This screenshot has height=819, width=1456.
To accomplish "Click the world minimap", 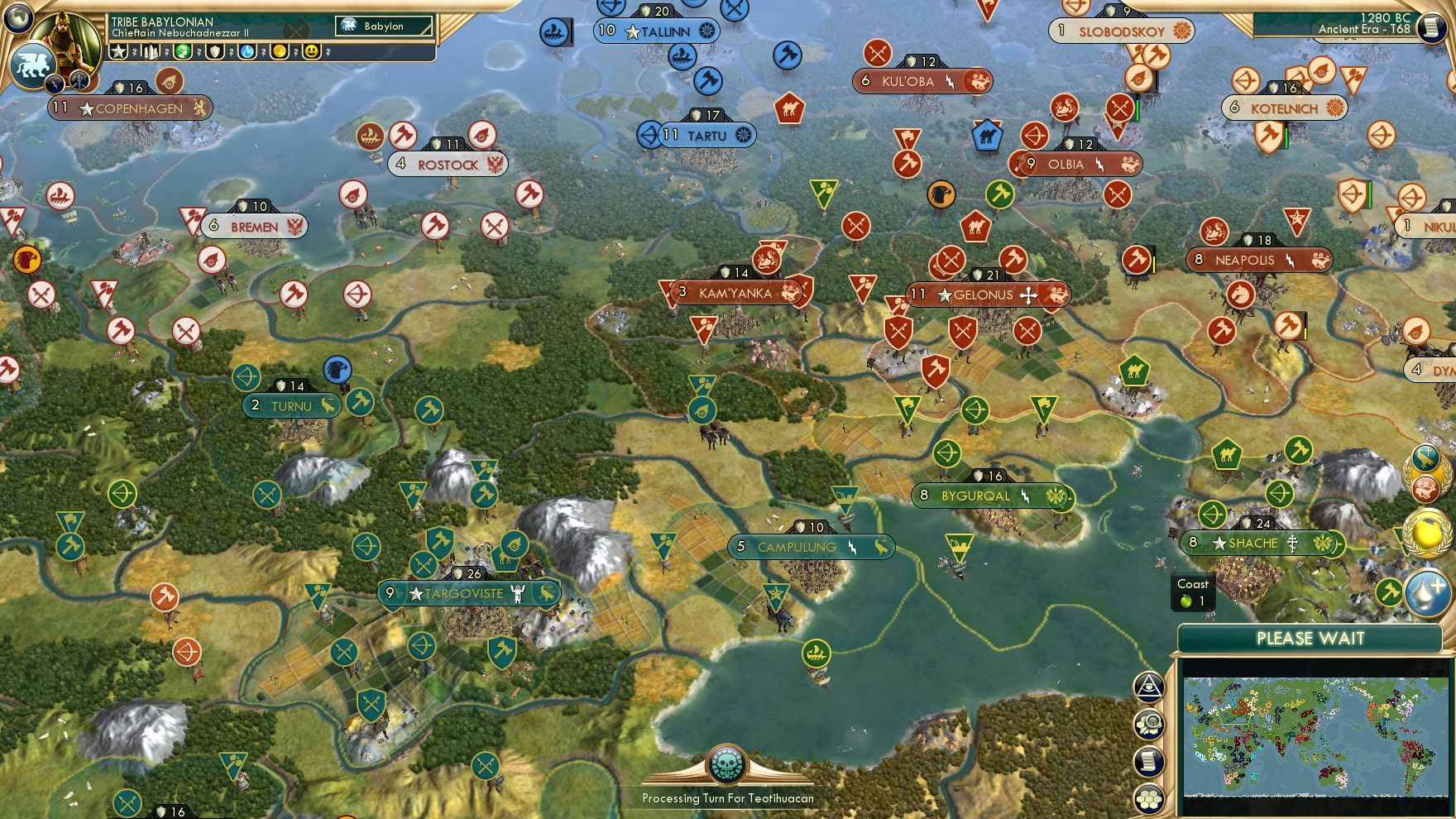I will pos(1315,736).
